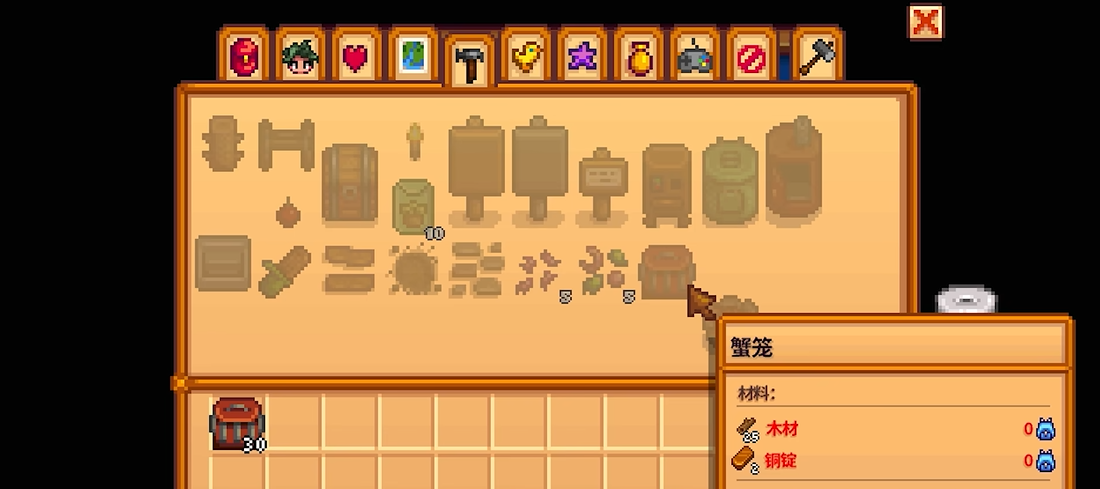Viewport: 1100px width, 489px height.
Task: Choose the chest crafting recipe
Action: click(349, 181)
